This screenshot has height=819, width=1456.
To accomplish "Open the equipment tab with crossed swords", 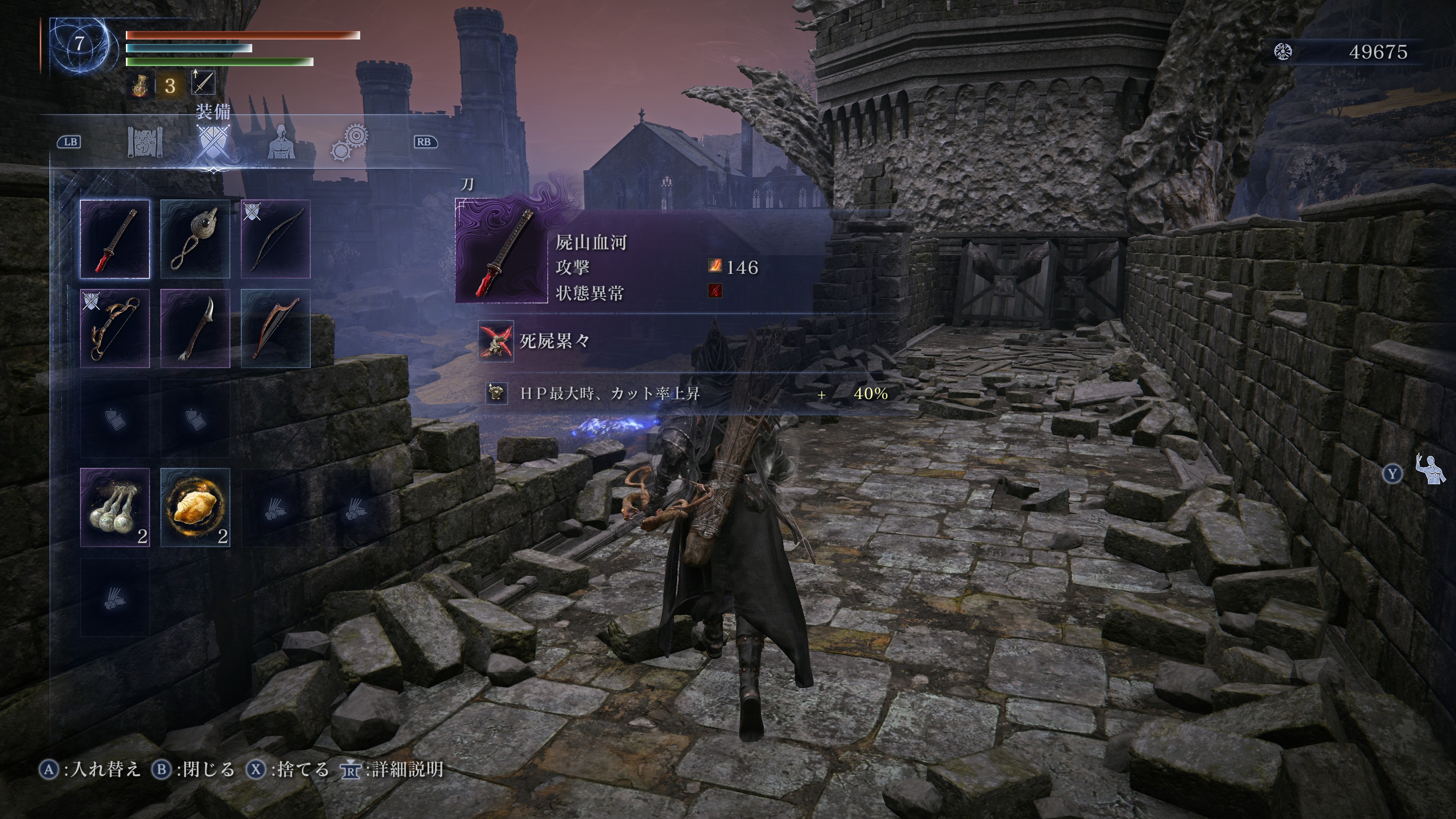I will click(213, 142).
